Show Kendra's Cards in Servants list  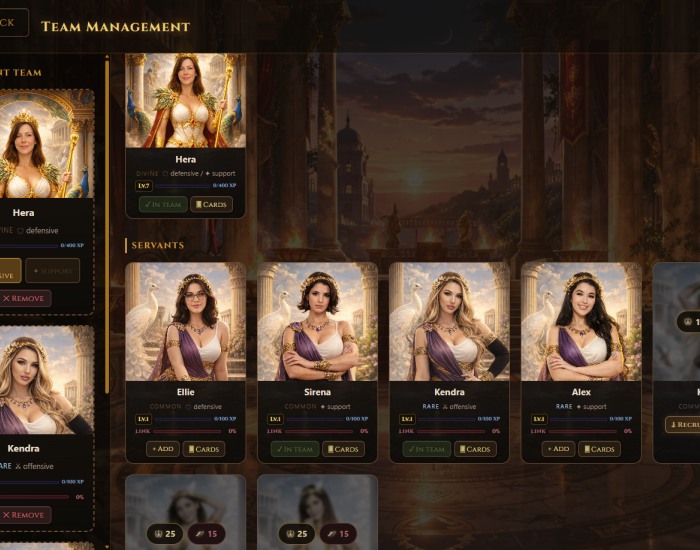pos(475,449)
